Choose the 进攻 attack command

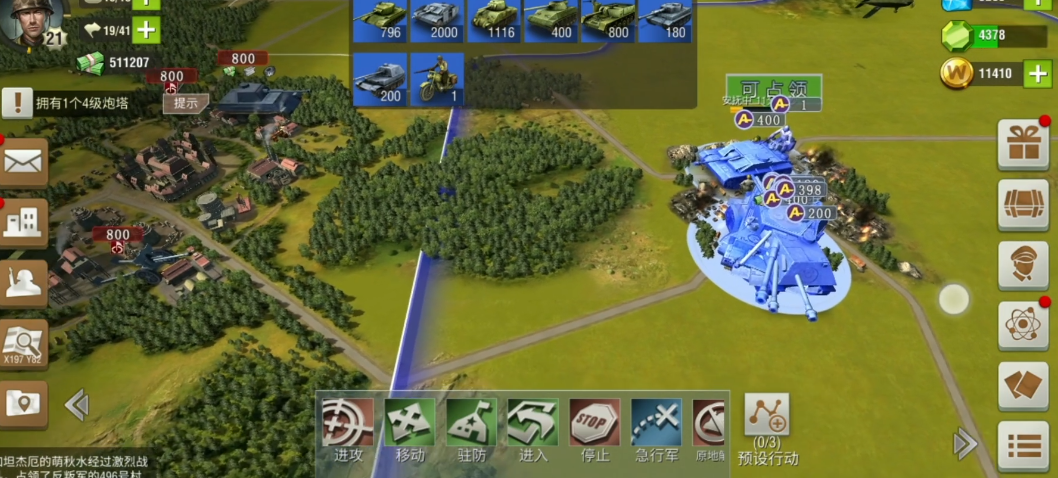348,428
